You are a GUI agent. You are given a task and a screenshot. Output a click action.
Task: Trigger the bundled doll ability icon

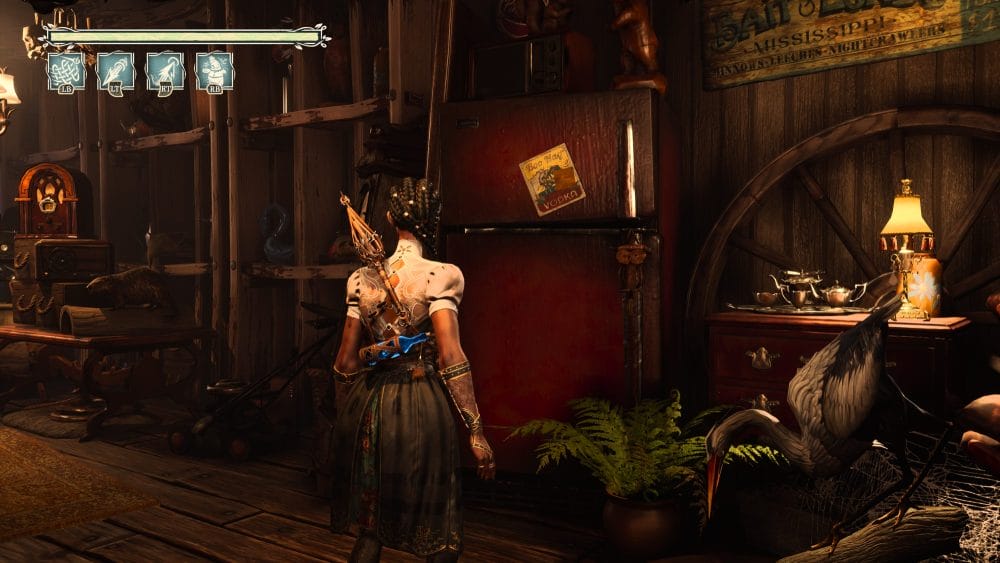[x=215, y=72]
